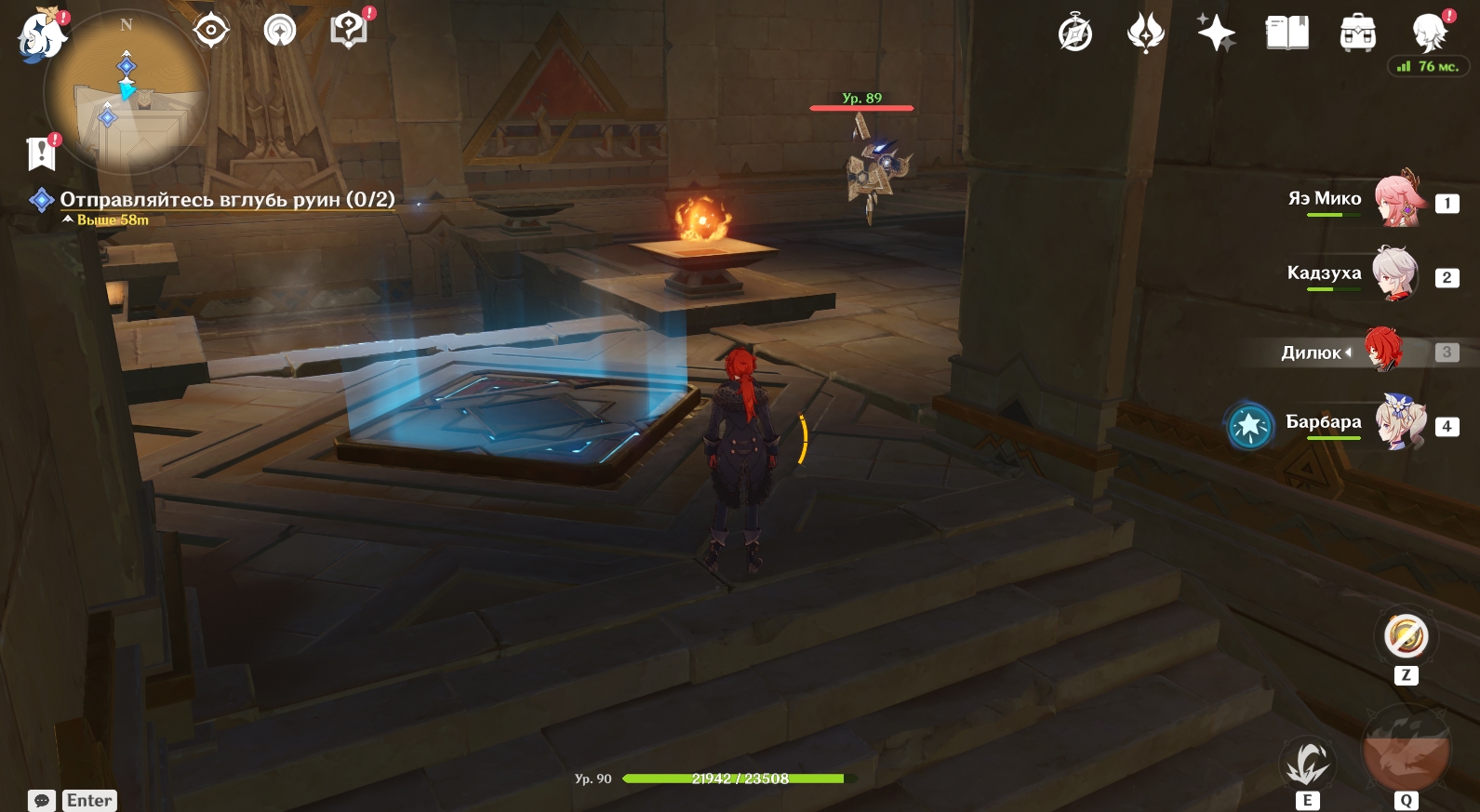Switch to party member Яэ Мико
Image resolution: width=1480 pixels, height=812 pixels.
pos(1398,199)
